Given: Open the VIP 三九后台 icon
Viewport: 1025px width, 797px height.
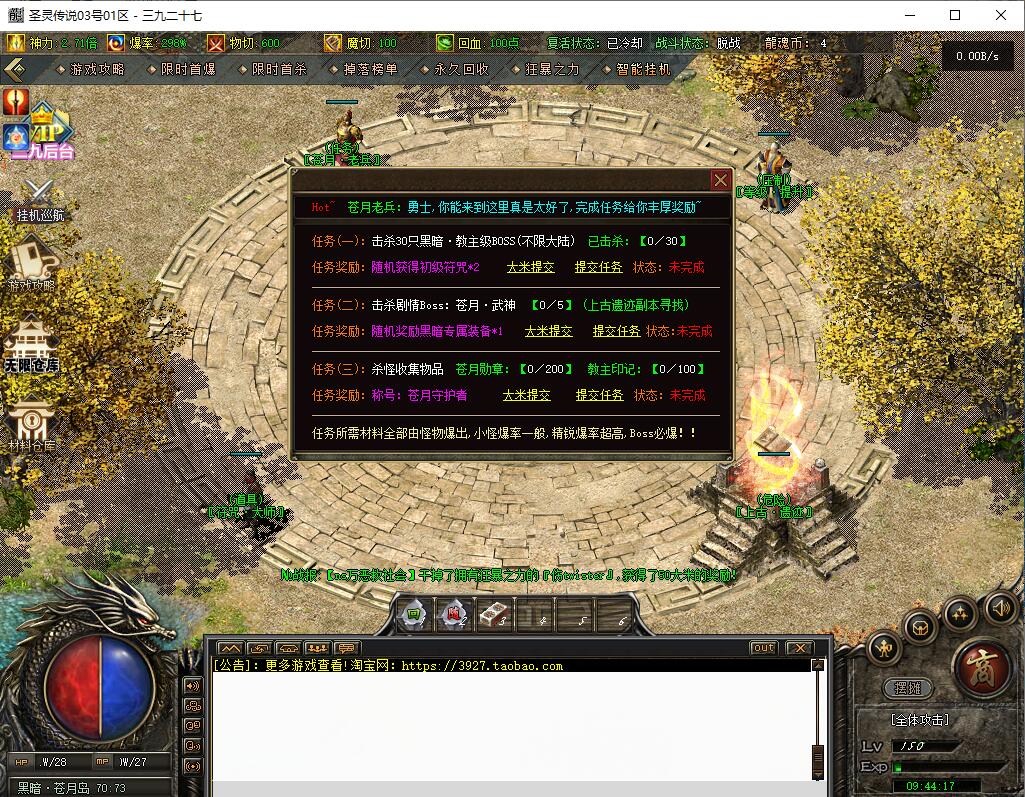Looking at the screenshot, I should [44, 132].
